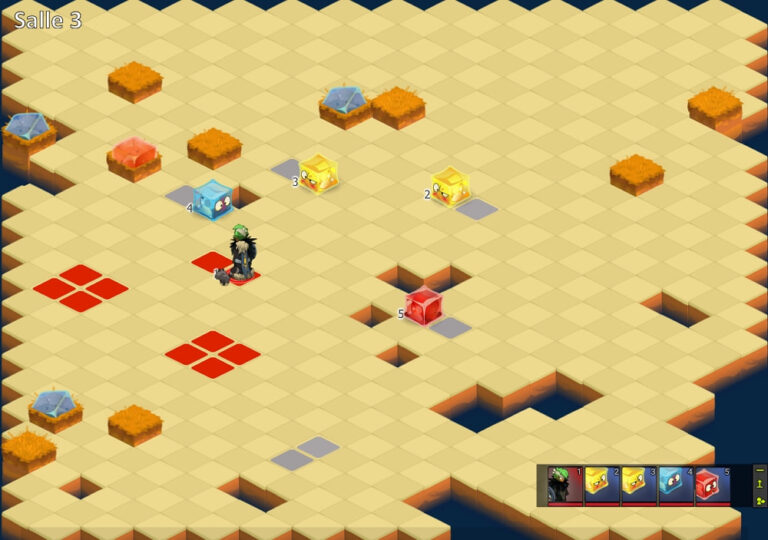Select the blue jelly portrait in timeline
768x540 pixels.
[x=675, y=485]
